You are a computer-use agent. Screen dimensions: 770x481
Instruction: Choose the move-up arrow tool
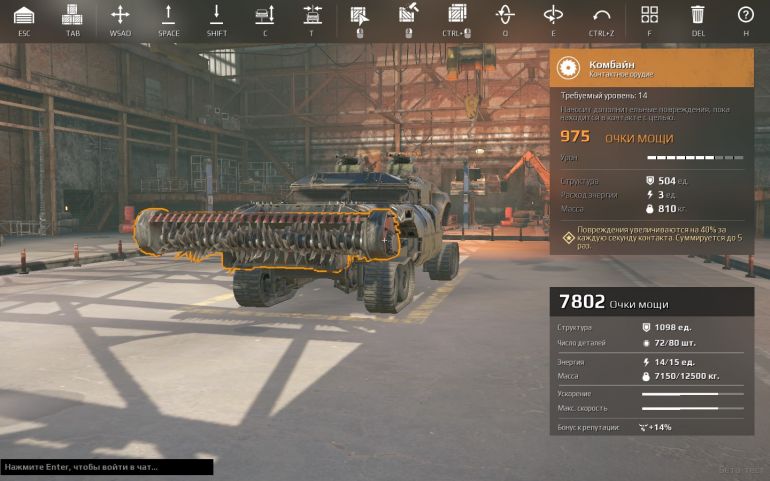[x=168, y=15]
